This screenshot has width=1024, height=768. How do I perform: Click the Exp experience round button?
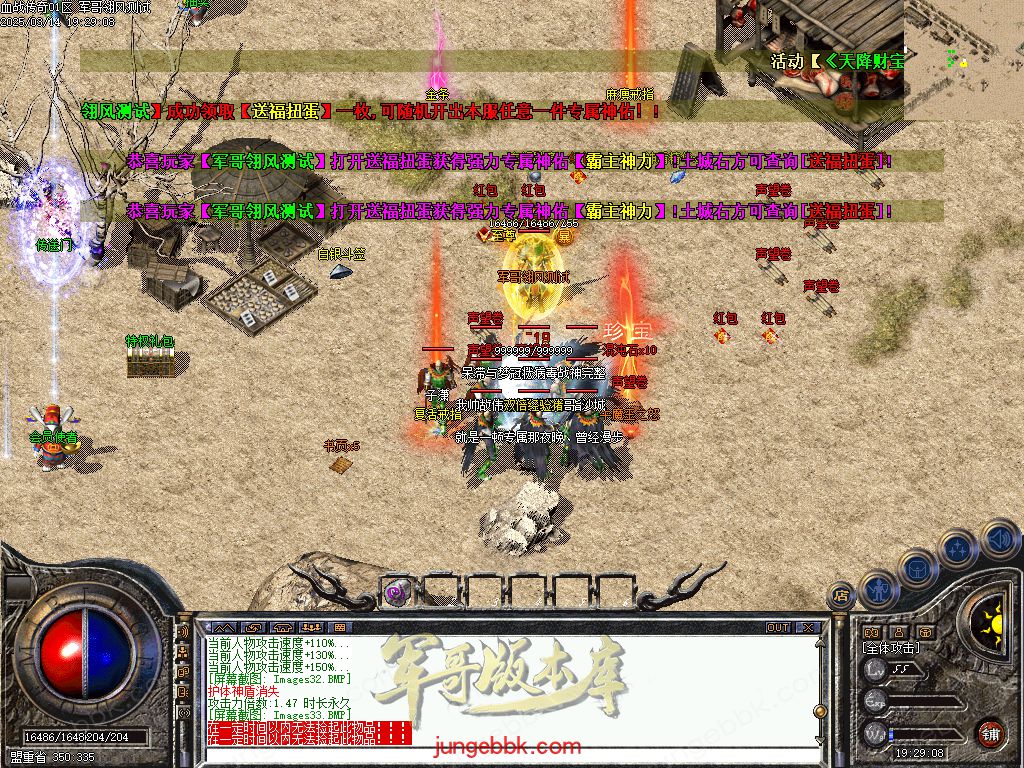pyautogui.click(x=875, y=701)
